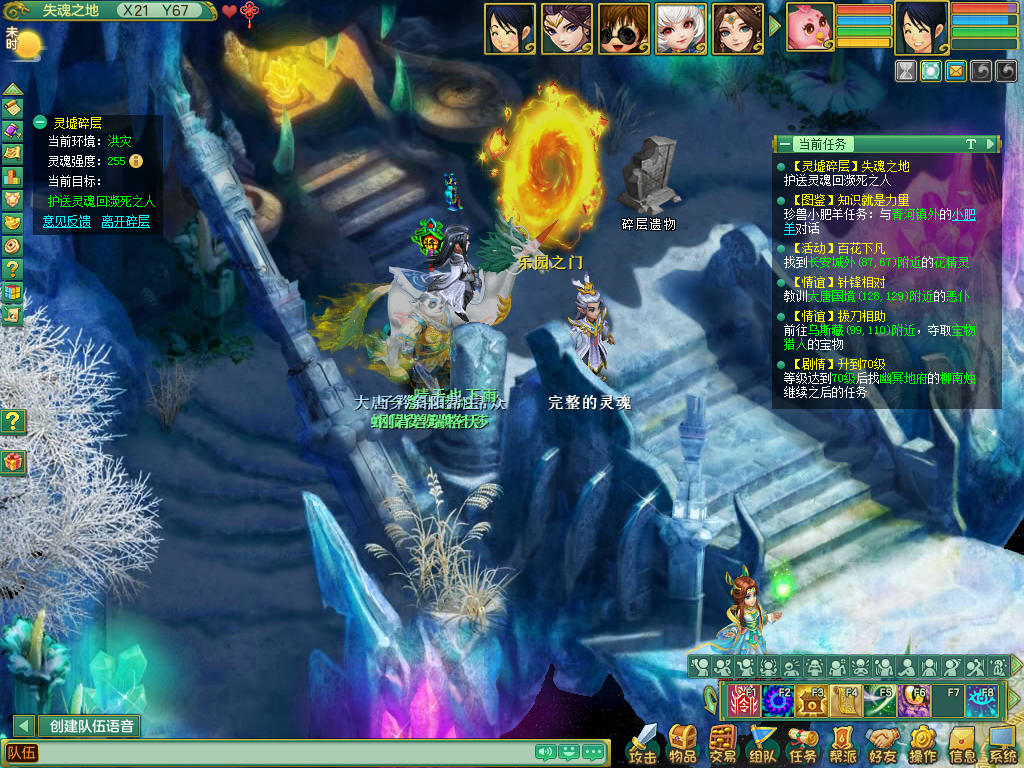The image size is (1024, 768).
Task: Click the 创建队伍语音 team voice button
Action: tap(91, 726)
